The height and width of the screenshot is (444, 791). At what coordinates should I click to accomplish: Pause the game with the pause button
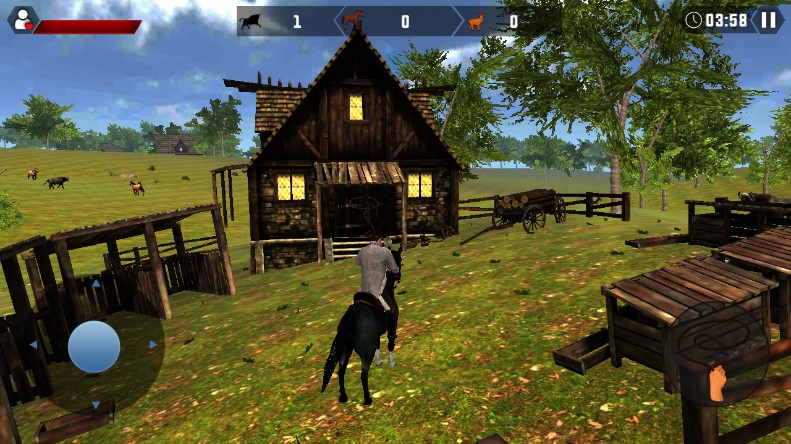coord(768,19)
